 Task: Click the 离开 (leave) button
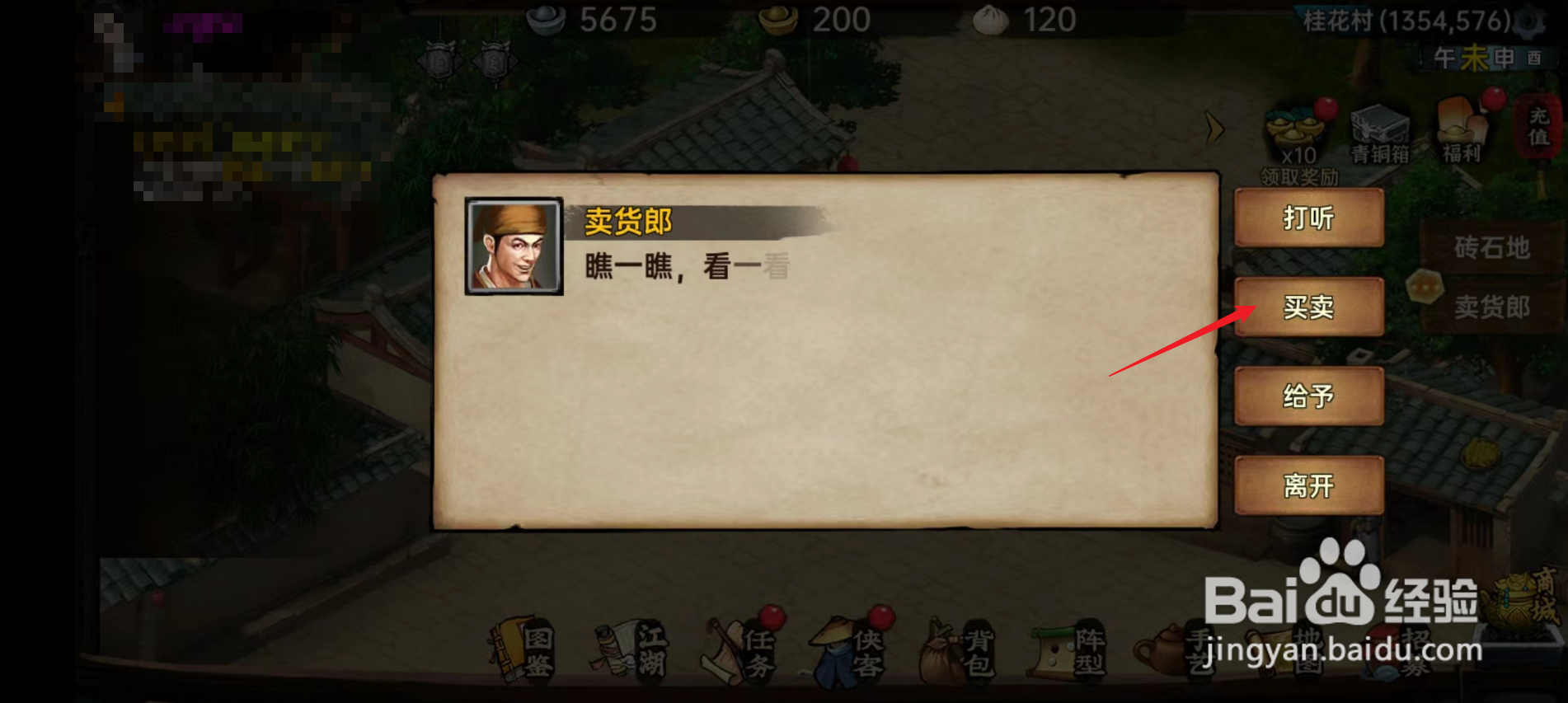[1310, 486]
